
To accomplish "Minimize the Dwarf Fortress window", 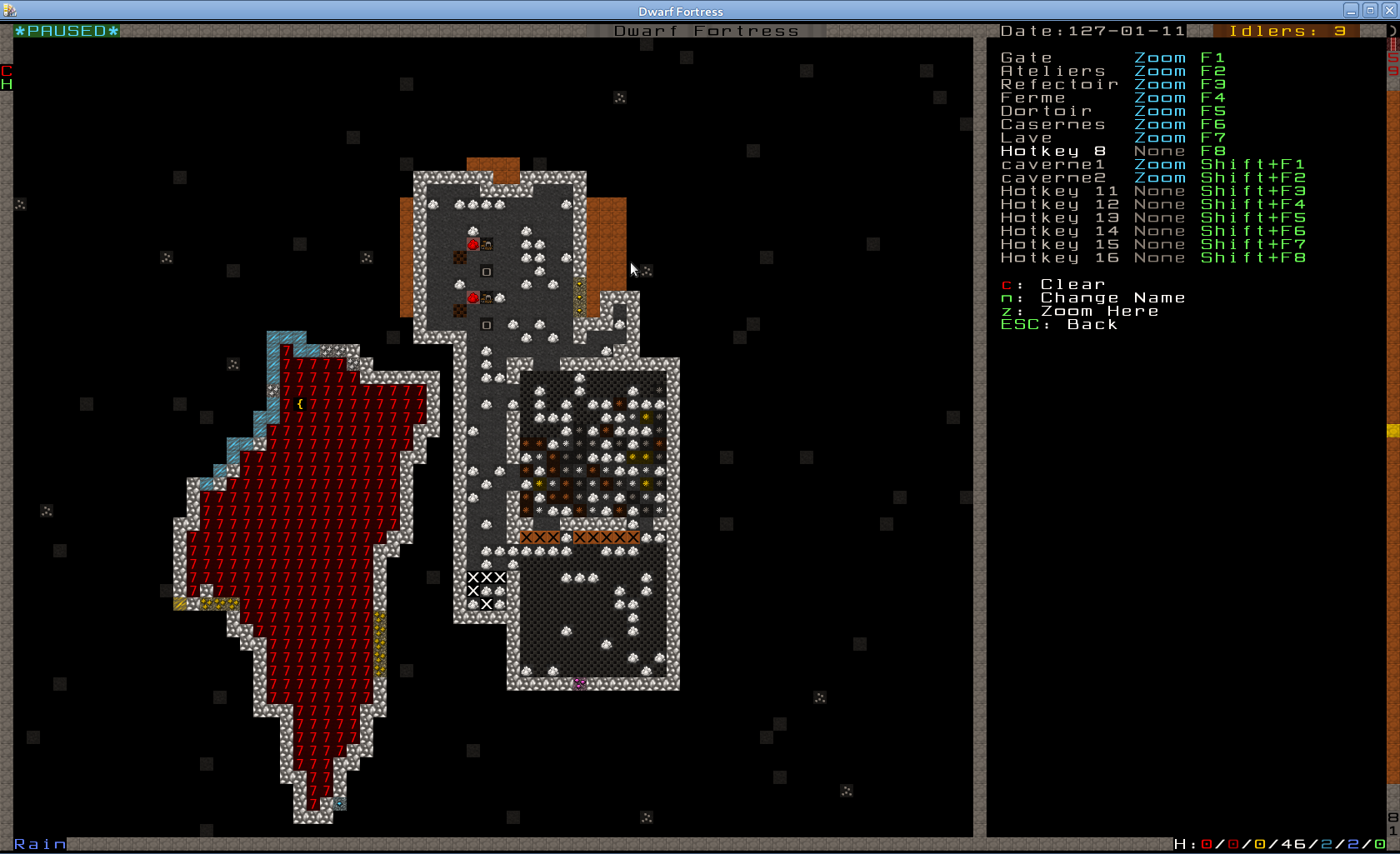I will [x=1351, y=11].
